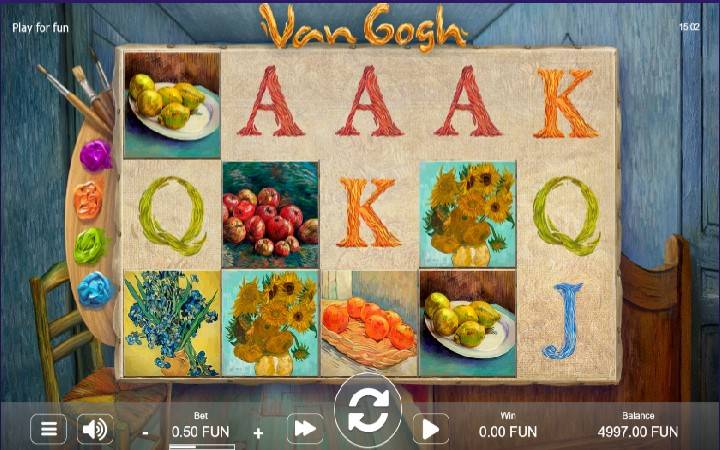Enable fast-forward turbo spin
Image resolution: width=720 pixels, height=450 pixels.
pyautogui.click(x=305, y=430)
